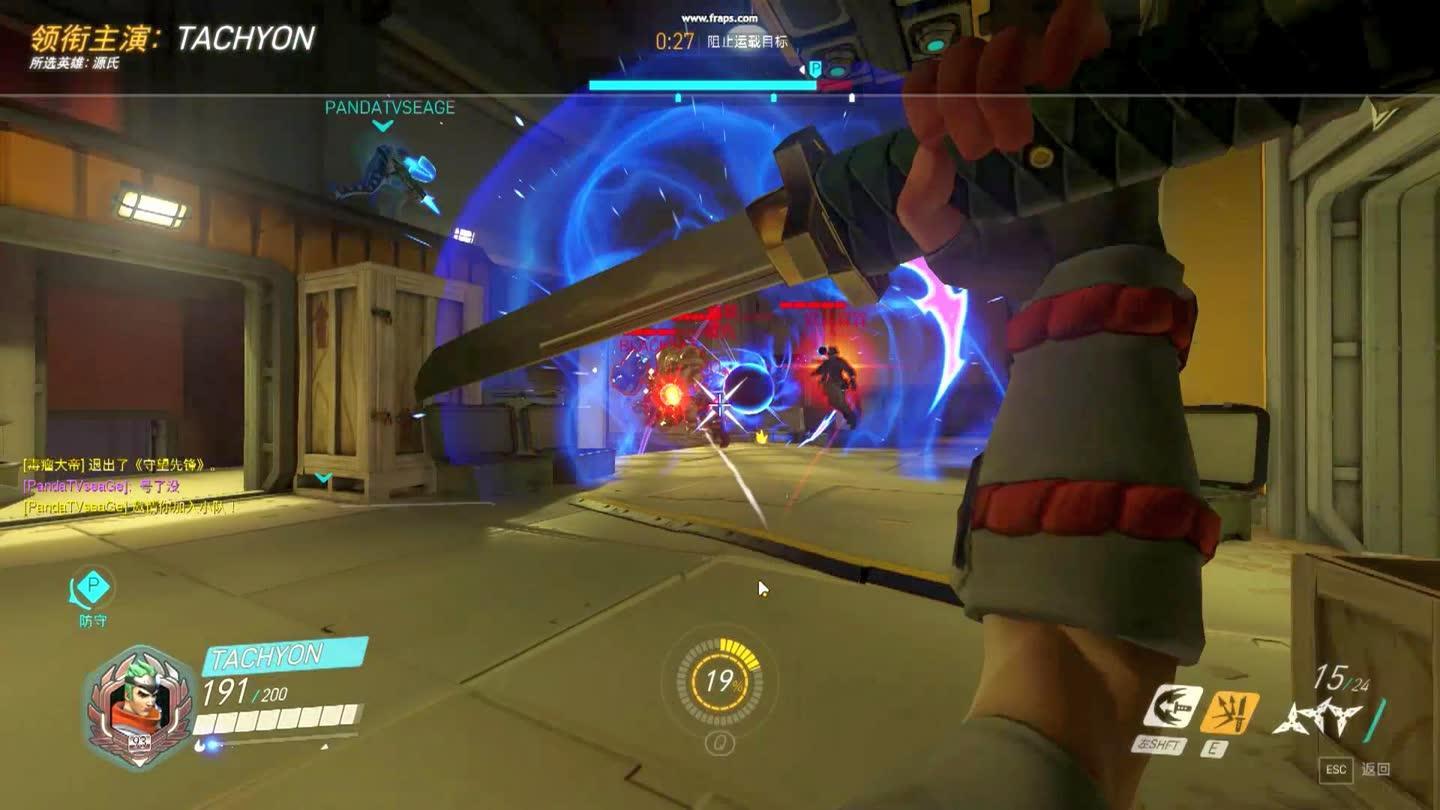Activate the orange Deflect ability icon

click(x=1230, y=712)
